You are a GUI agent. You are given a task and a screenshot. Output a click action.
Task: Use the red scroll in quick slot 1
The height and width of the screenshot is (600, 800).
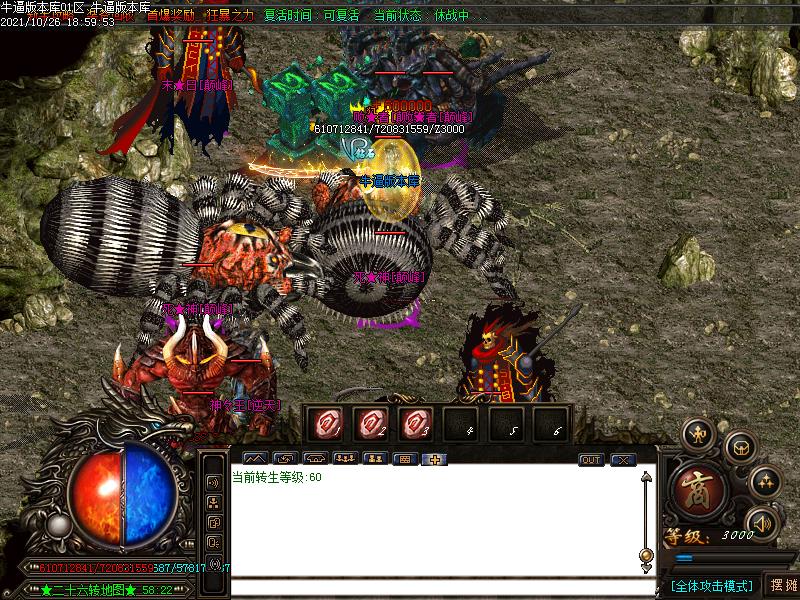(324, 423)
